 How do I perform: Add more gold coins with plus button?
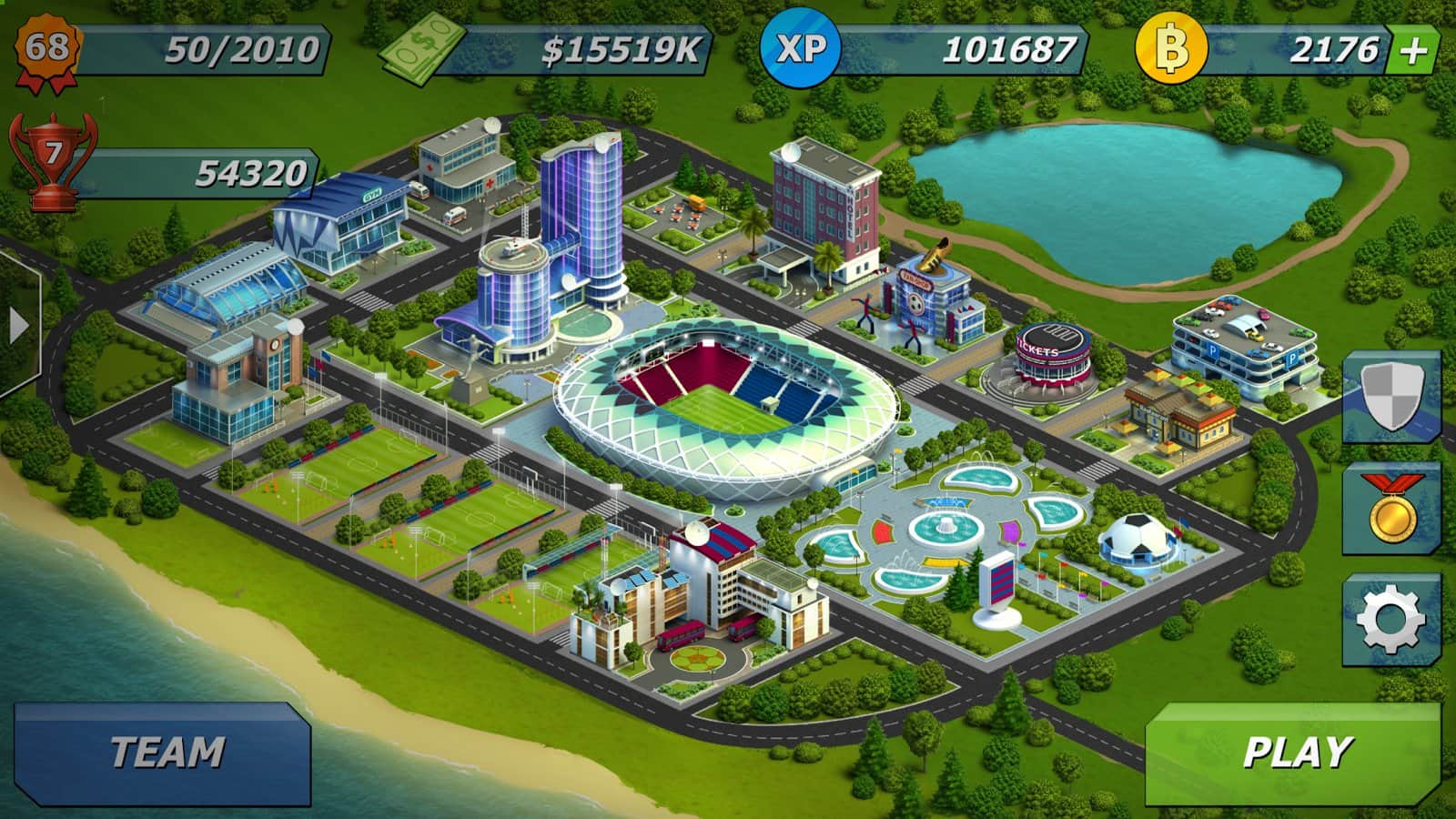point(1412,51)
